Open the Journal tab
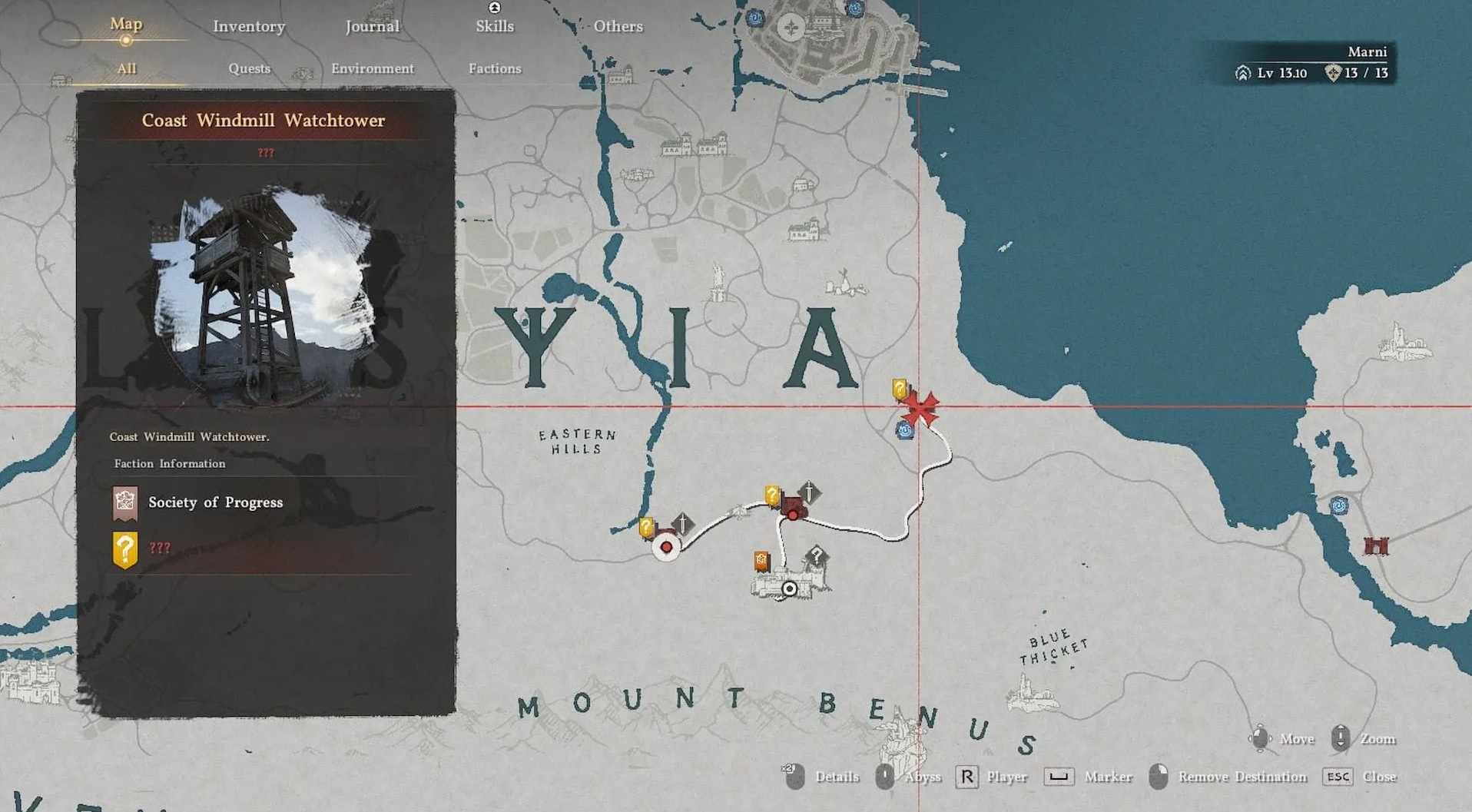1472x812 pixels. 372,26
